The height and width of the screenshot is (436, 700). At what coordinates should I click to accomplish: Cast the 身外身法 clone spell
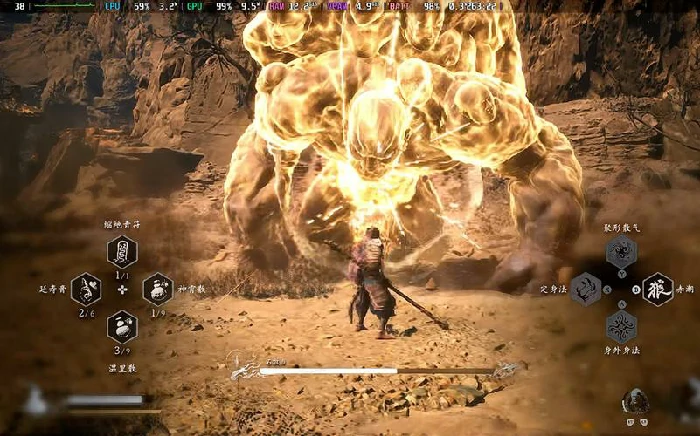pos(621,326)
